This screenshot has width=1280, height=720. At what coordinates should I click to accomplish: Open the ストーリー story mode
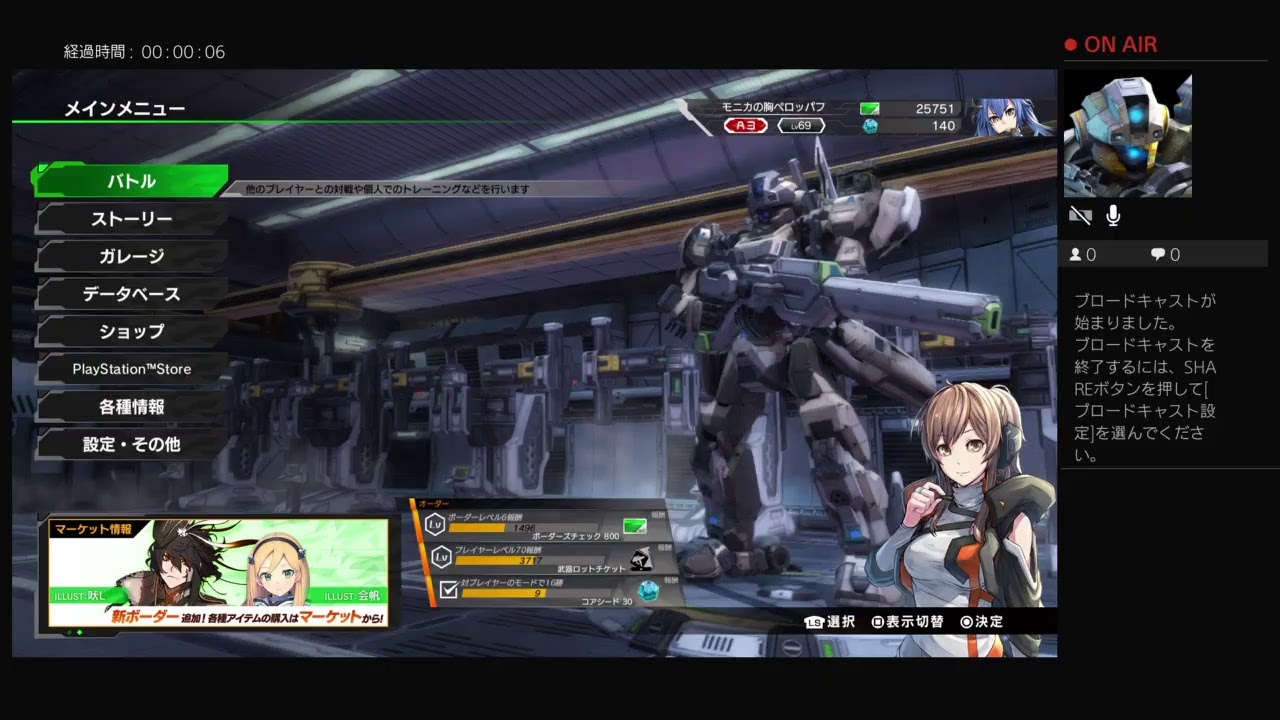click(132, 219)
